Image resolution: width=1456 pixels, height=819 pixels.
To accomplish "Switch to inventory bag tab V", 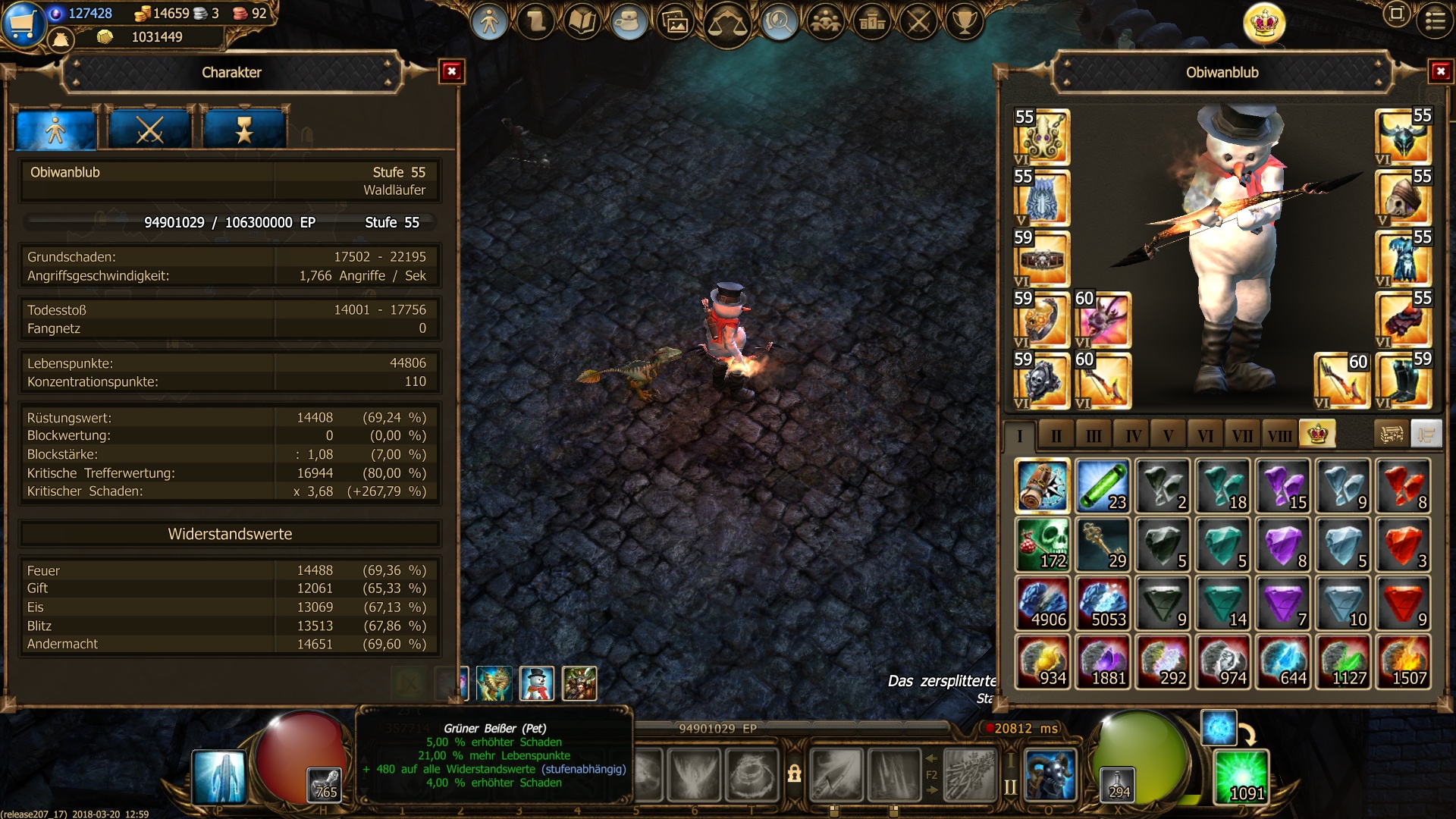I will pyautogui.click(x=1168, y=435).
